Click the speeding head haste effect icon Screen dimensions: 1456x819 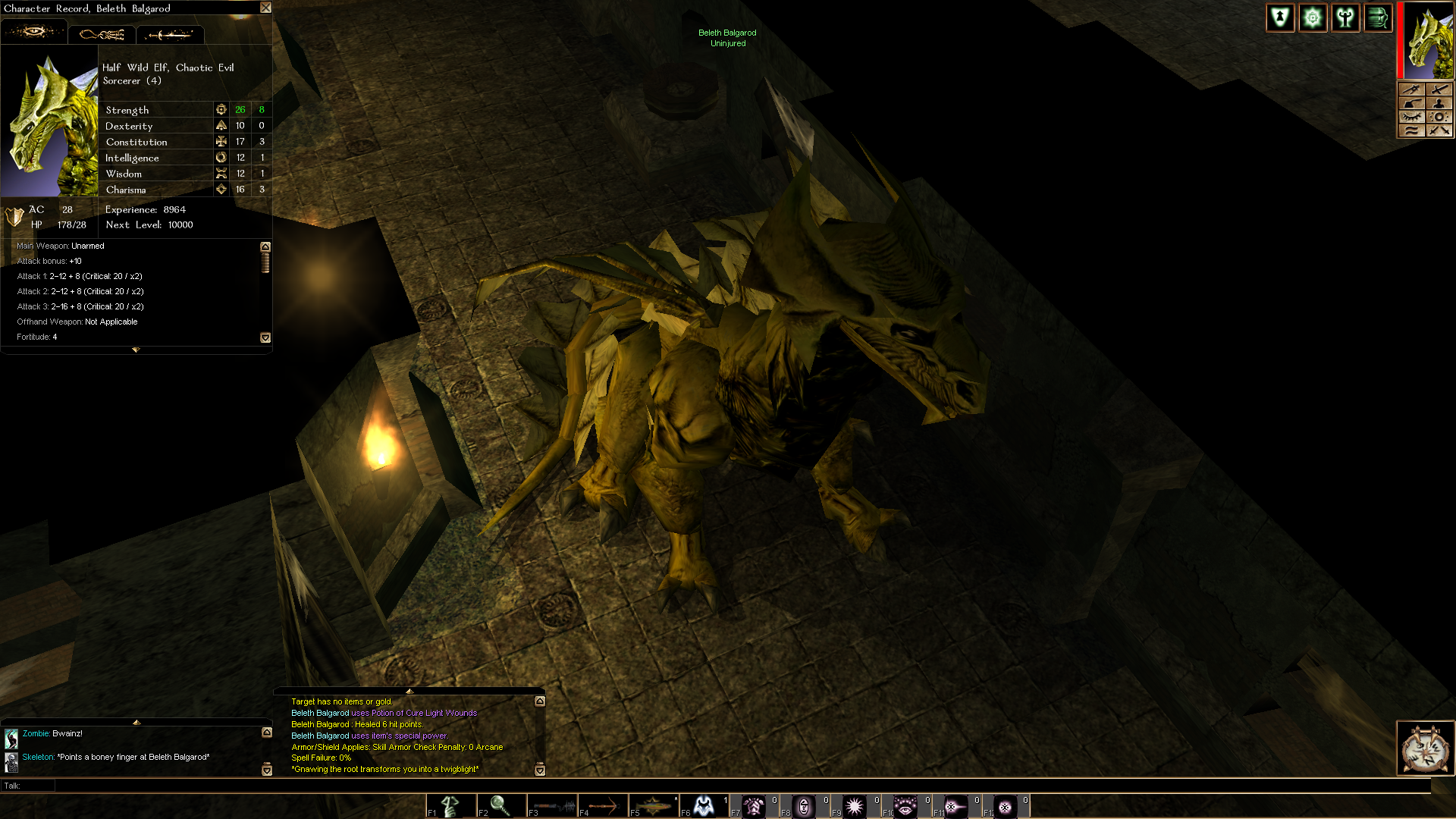[x=1379, y=18]
